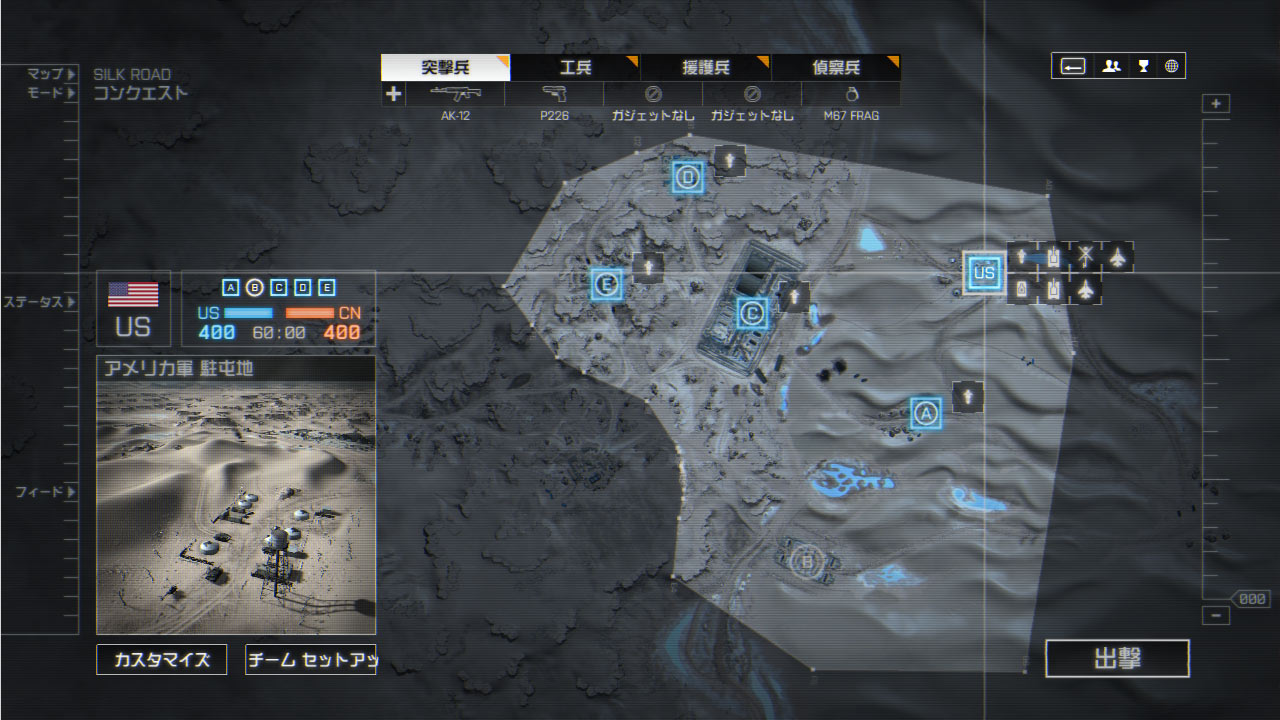Select capture point C on the map
The width and height of the screenshot is (1280, 720).
pyautogui.click(x=752, y=314)
